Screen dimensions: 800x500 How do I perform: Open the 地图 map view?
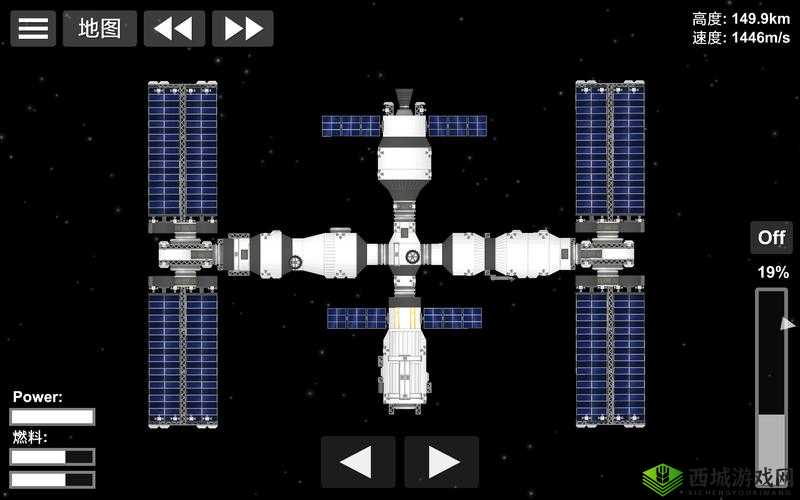click(x=100, y=28)
